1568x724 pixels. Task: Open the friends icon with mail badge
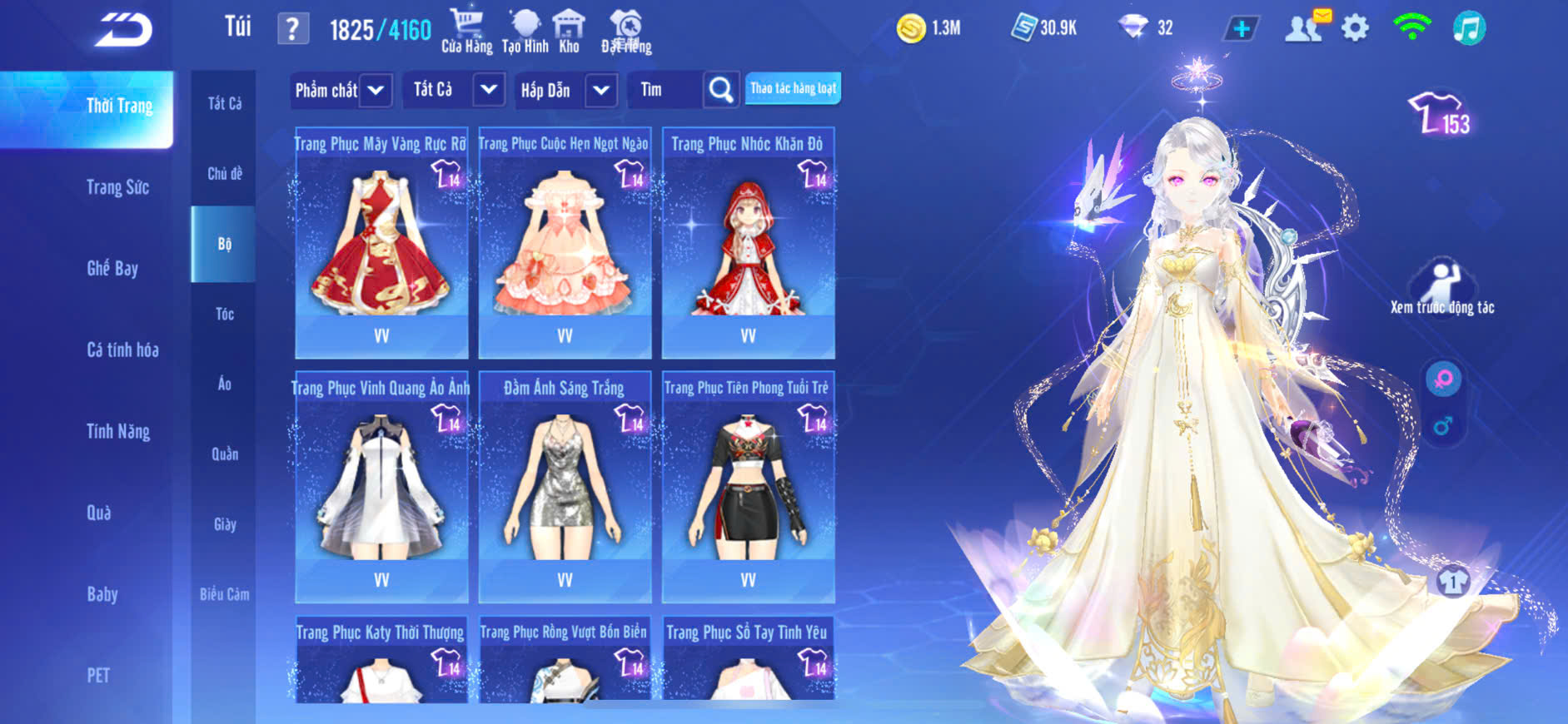[x=1304, y=29]
